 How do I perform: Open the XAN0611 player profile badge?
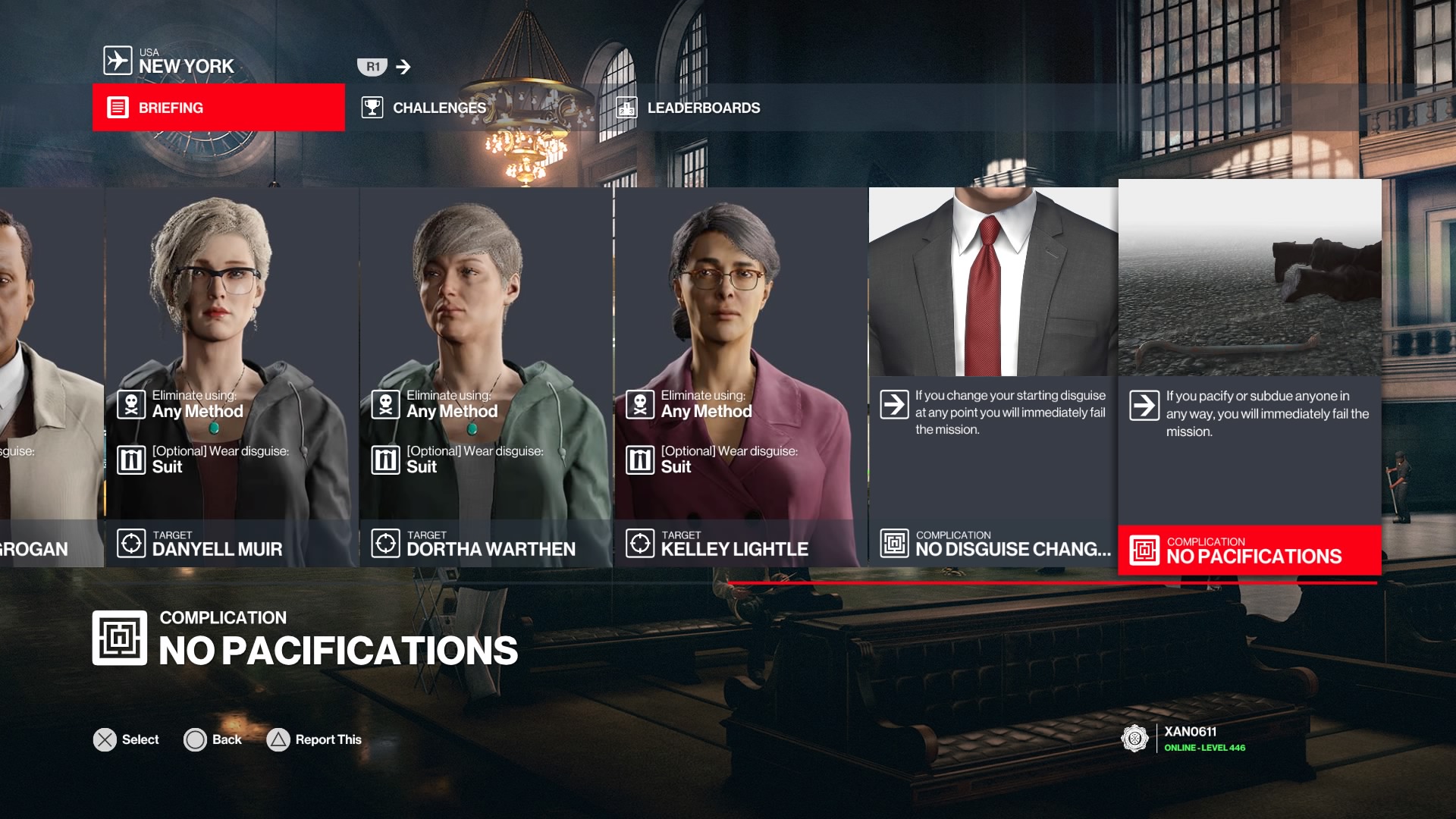1183,739
